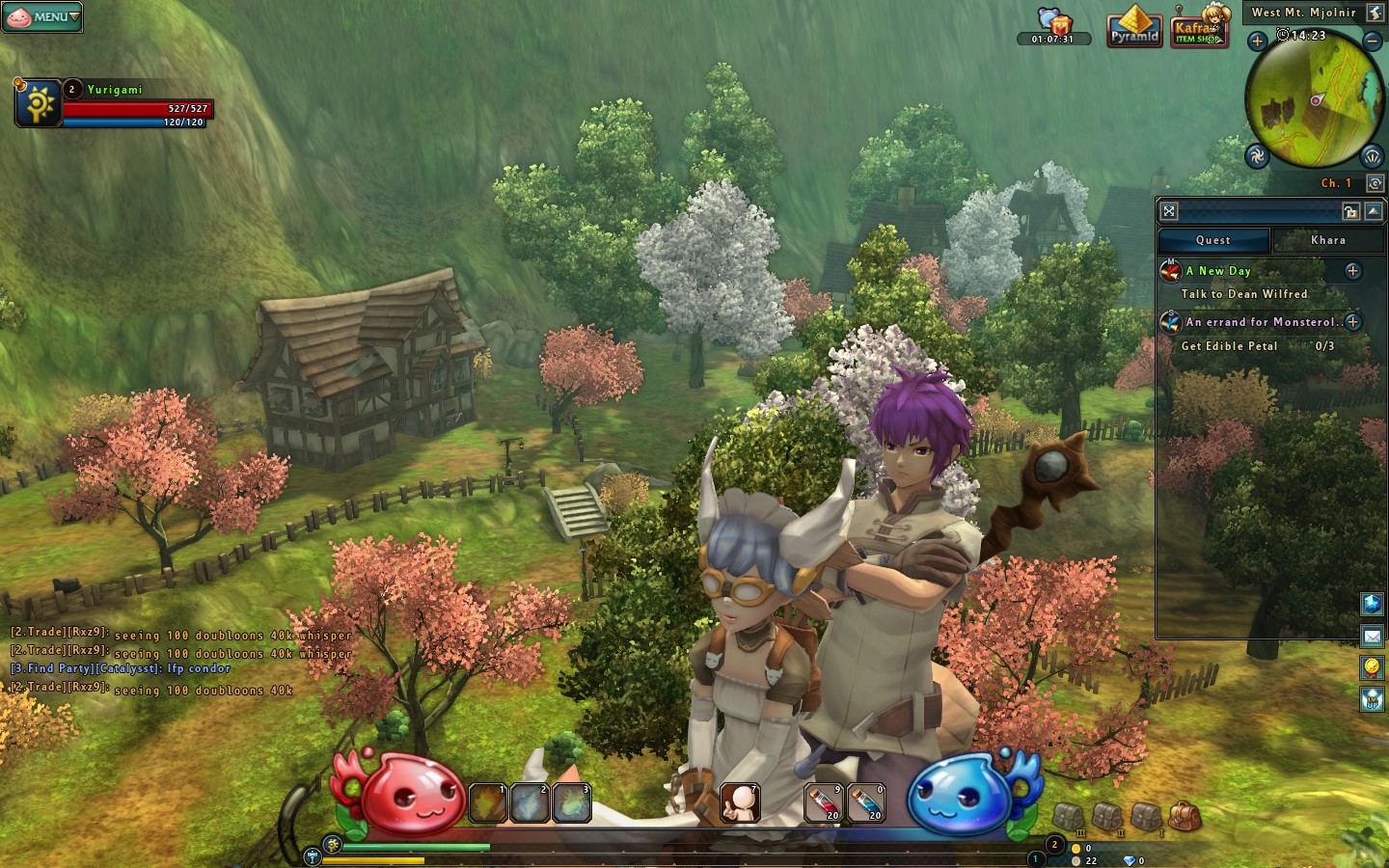Open the MENU dropdown
The width and height of the screenshot is (1389, 868).
click(x=41, y=17)
